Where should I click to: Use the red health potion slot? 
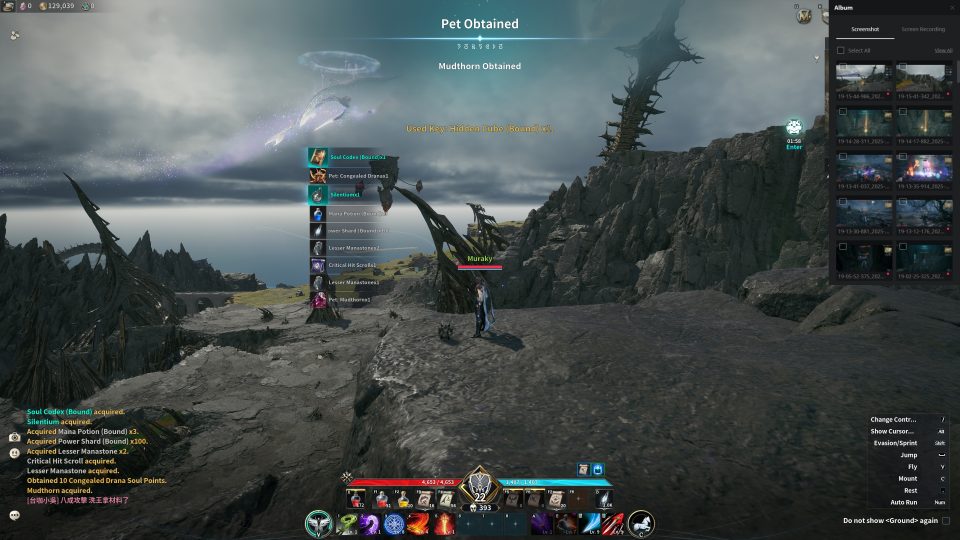(354, 498)
